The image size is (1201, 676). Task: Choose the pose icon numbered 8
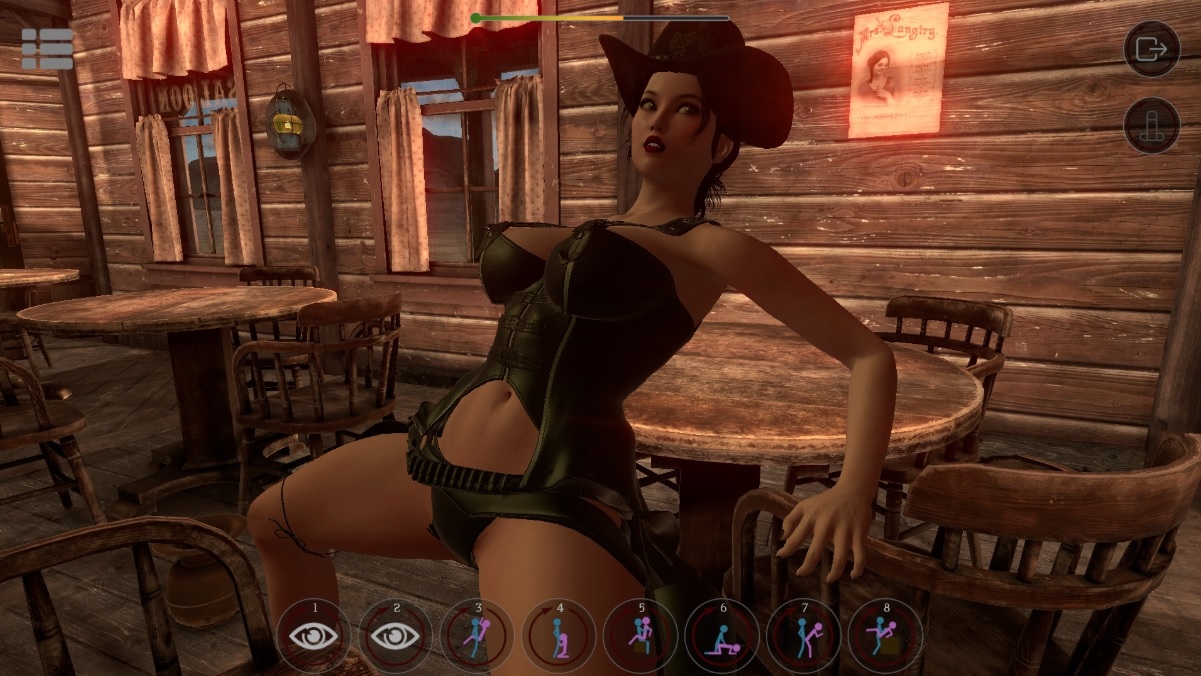[886, 636]
